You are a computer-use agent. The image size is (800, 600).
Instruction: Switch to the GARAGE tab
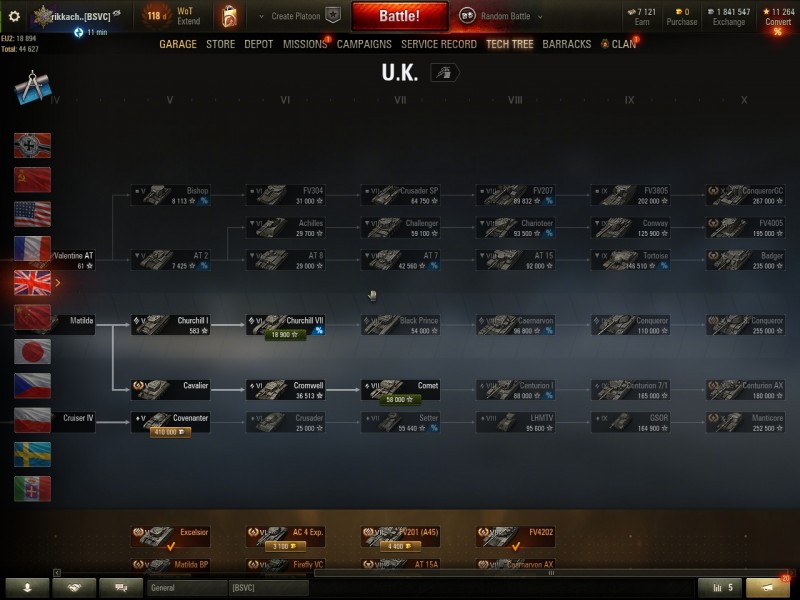click(x=178, y=45)
